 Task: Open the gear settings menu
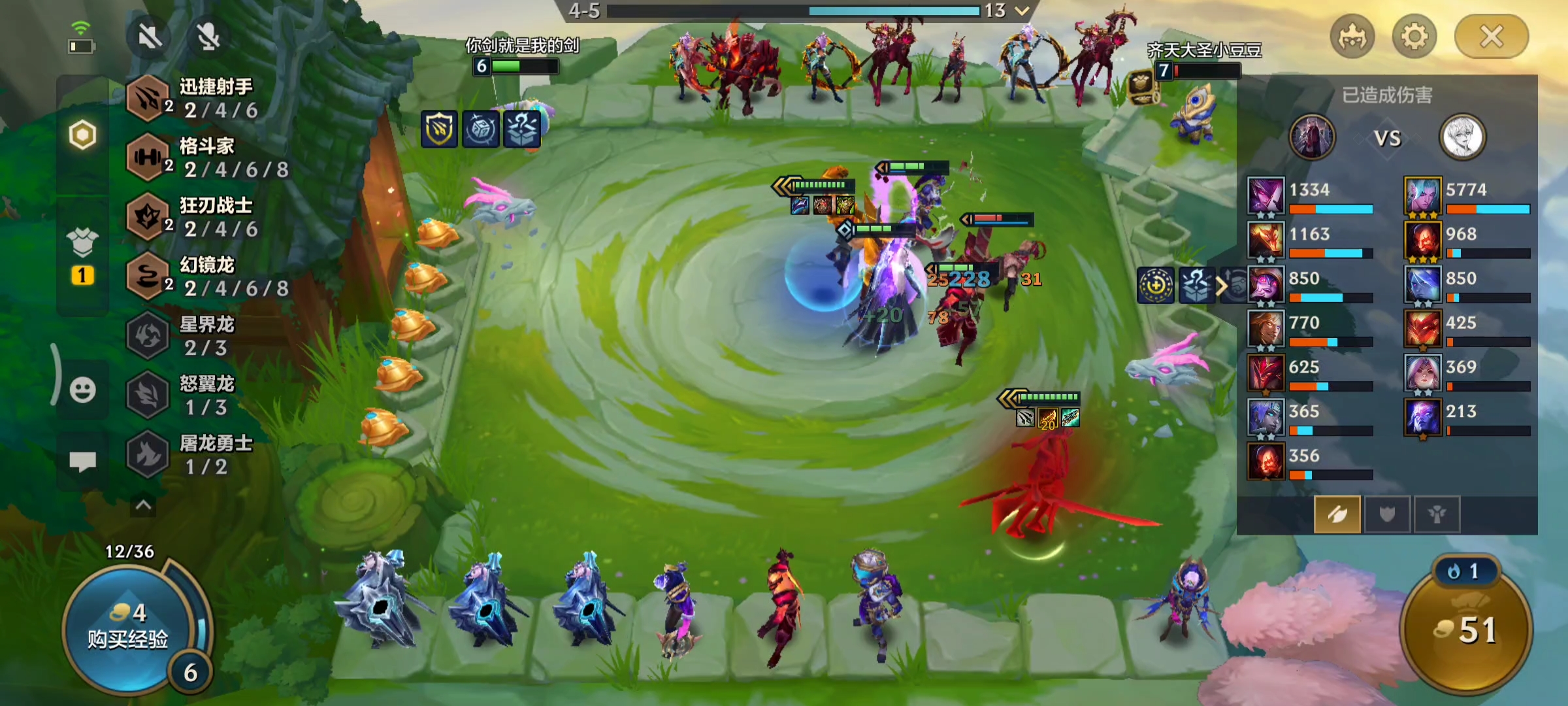[x=1414, y=37]
